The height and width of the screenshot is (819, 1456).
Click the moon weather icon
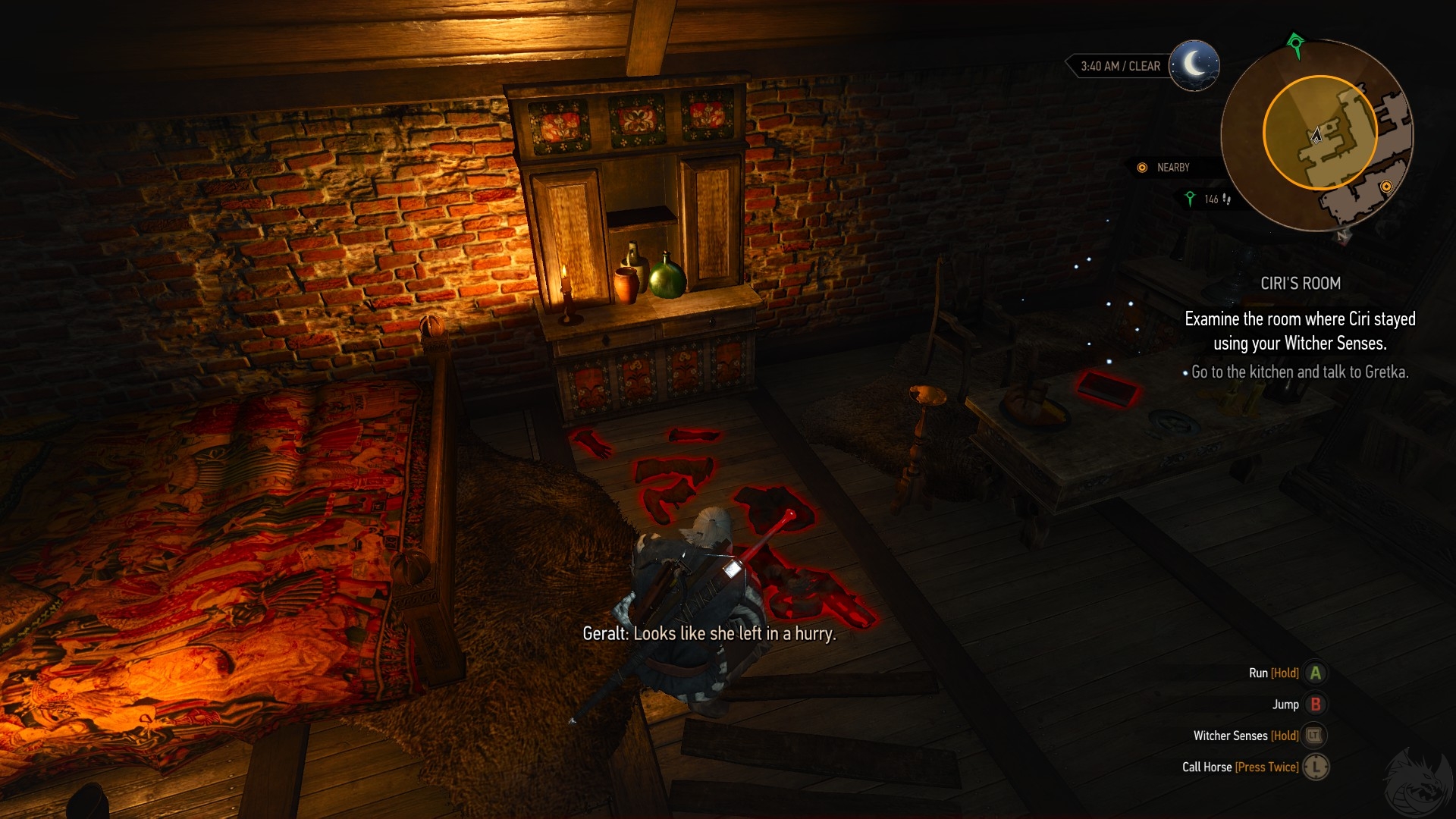[1194, 65]
